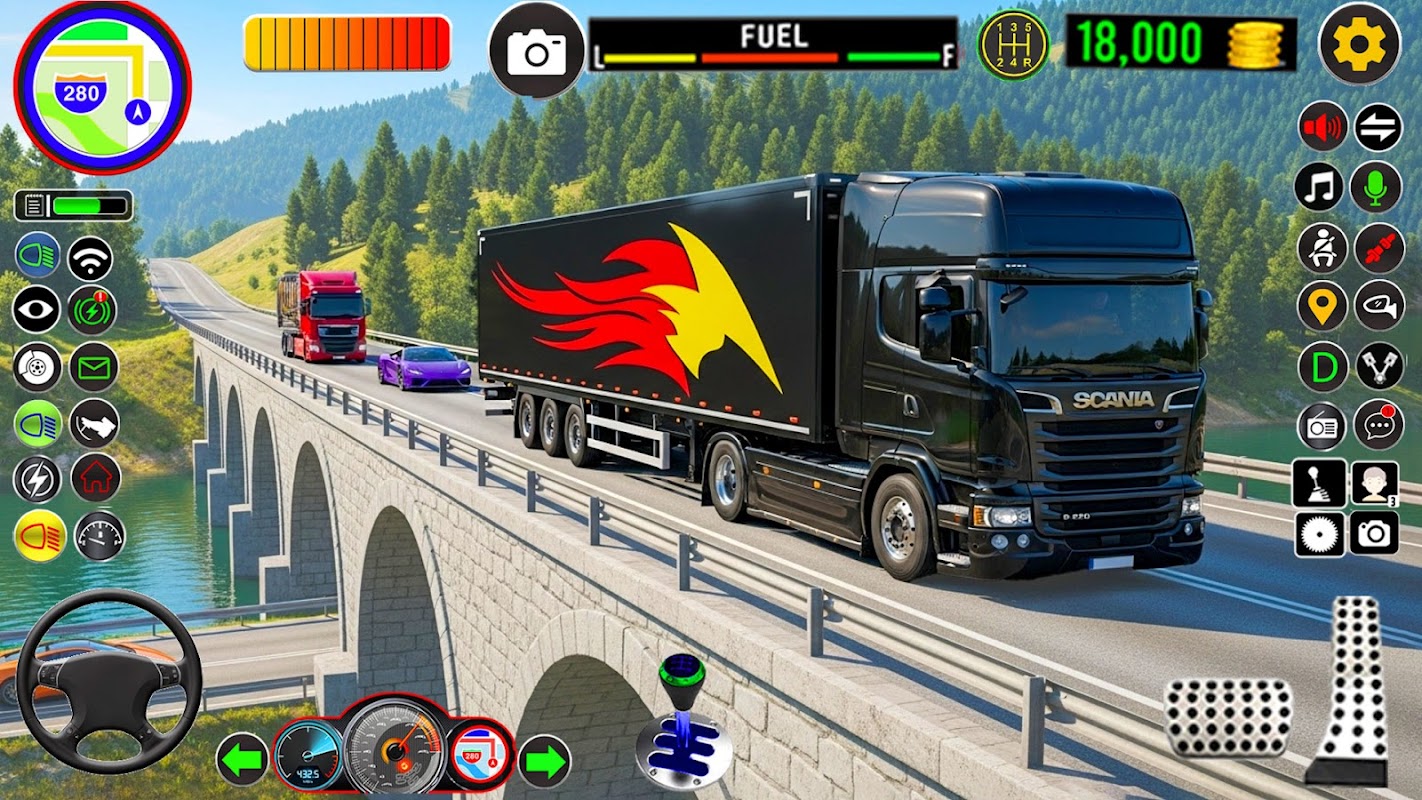Open the green envelope messages icon
The image size is (1422, 800).
94,367
